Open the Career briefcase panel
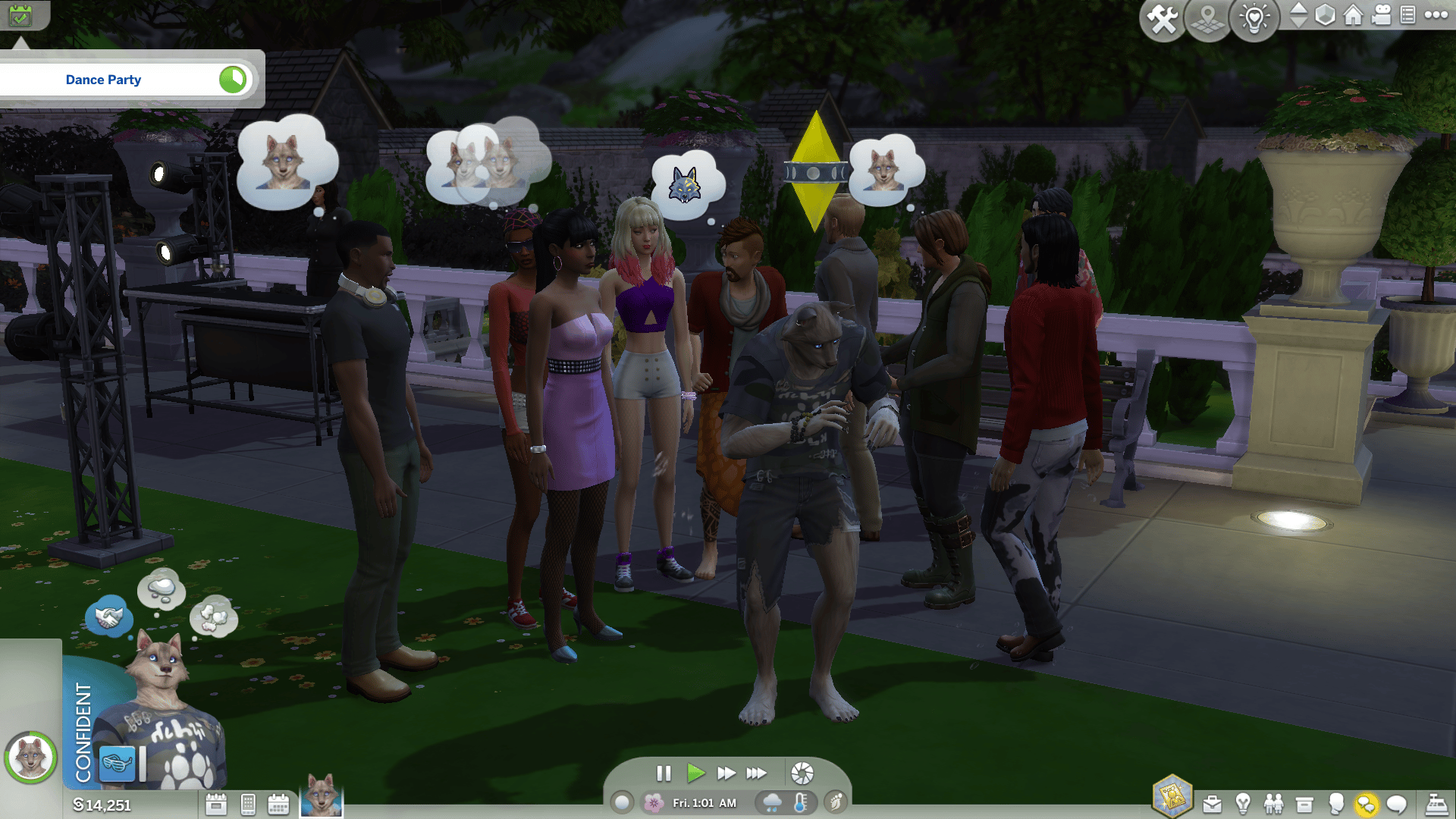 click(1212, 804)
